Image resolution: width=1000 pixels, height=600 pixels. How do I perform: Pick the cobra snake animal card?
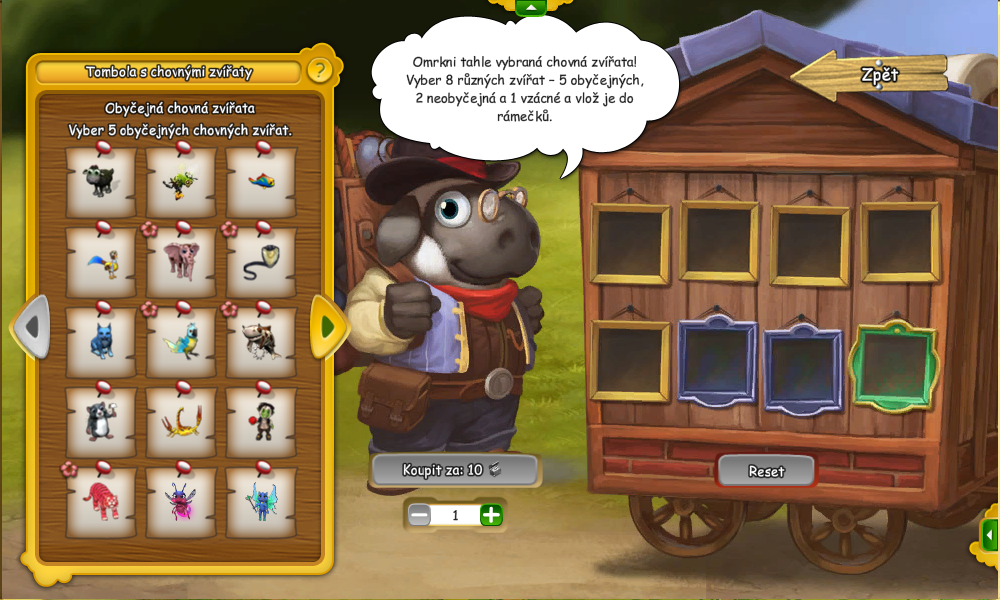coord(261,262)
